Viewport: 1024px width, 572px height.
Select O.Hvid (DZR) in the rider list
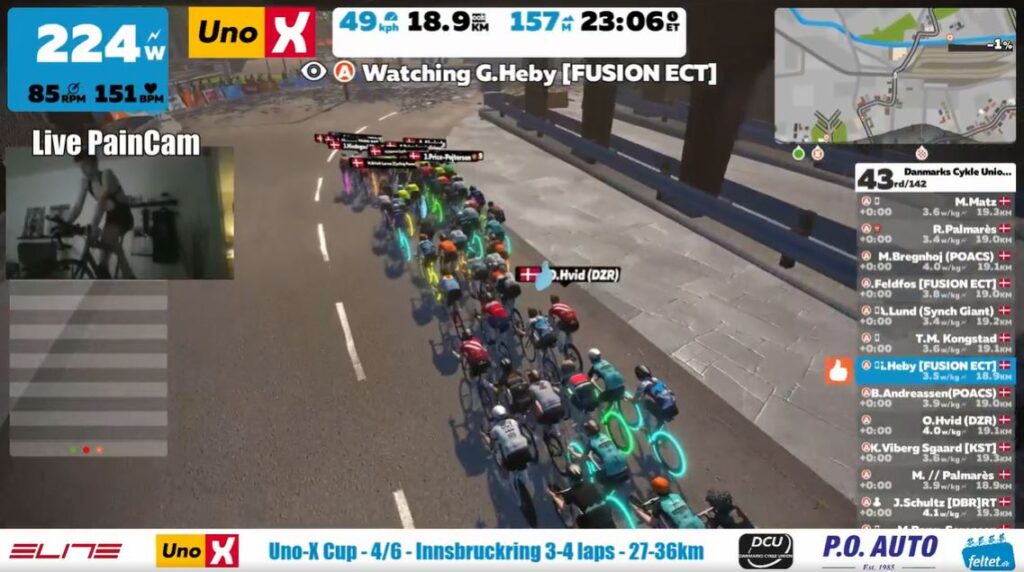point(935,426)
